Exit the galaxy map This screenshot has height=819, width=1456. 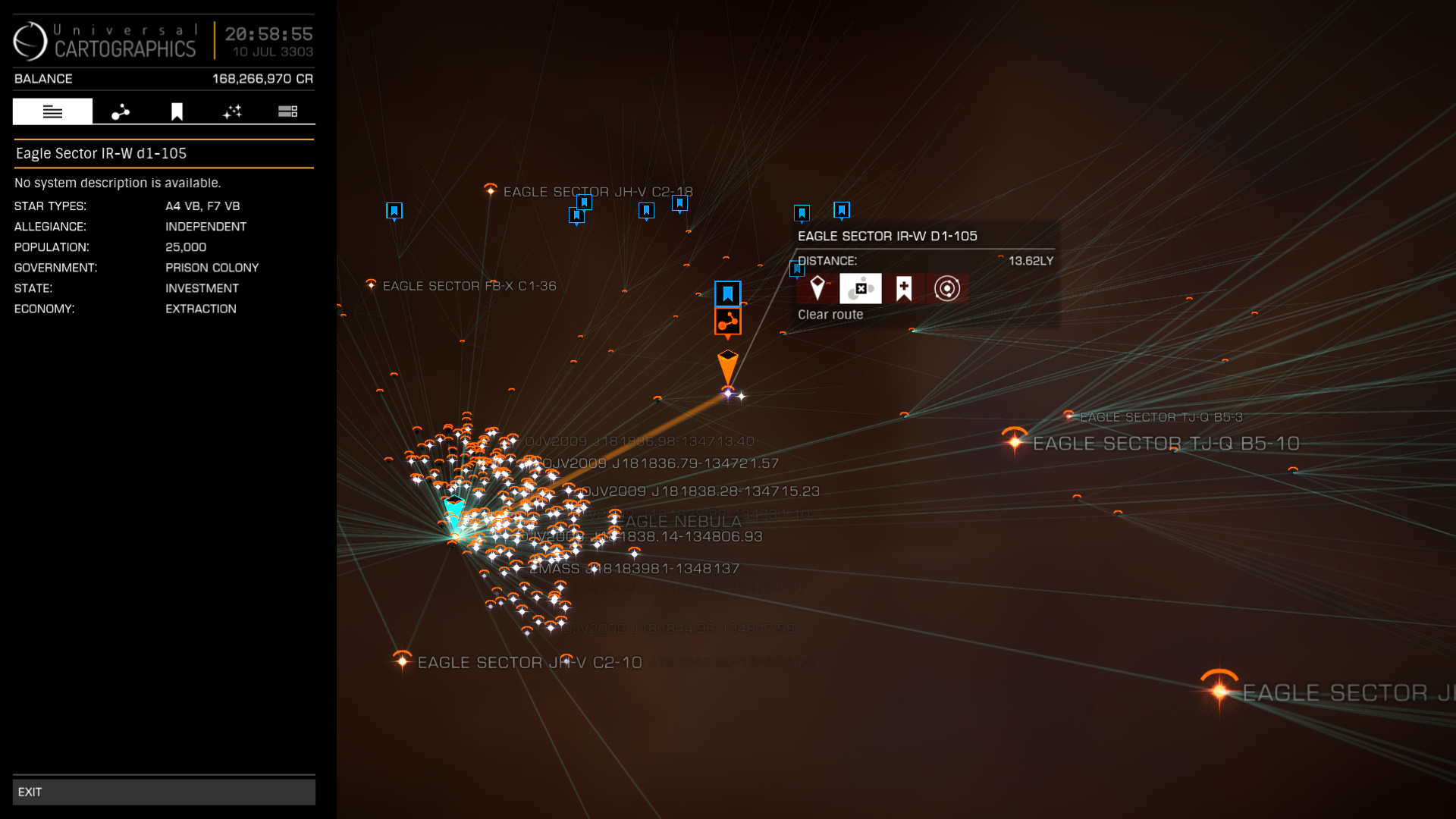pyautogui.click(x=163, y=792)
